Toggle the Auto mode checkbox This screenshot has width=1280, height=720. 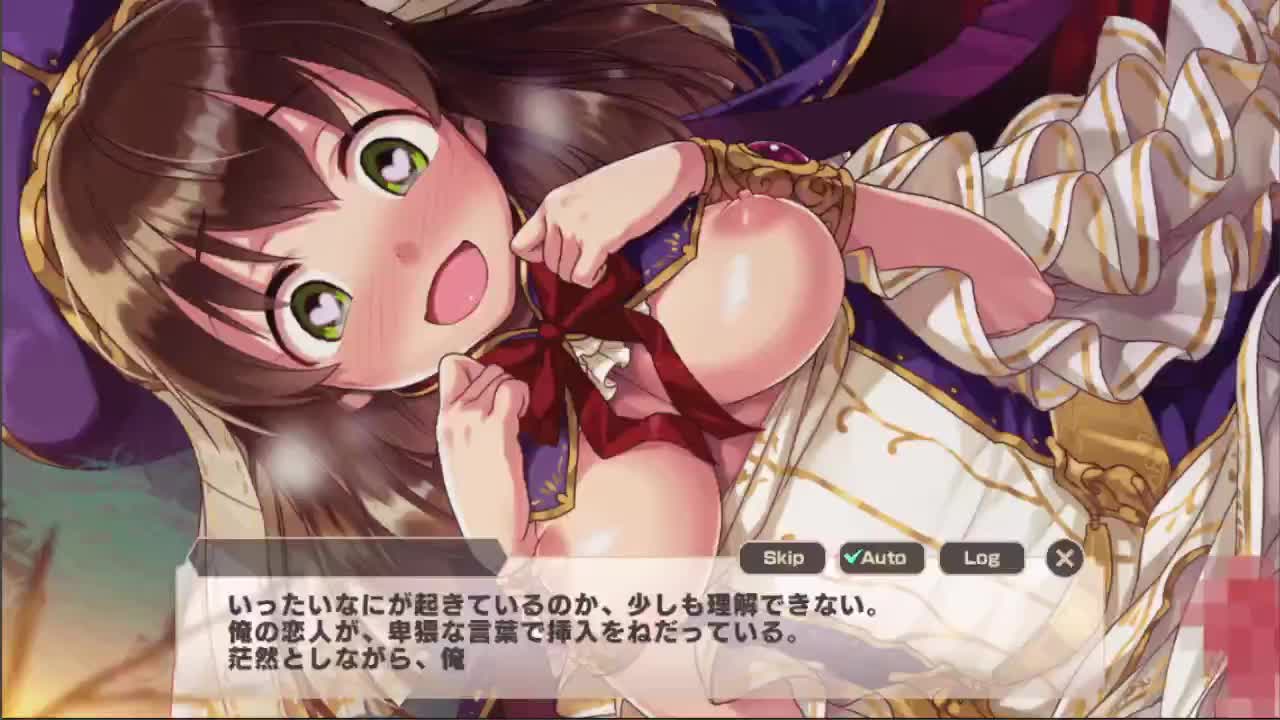pyautogui.click(x=881, y=558)
